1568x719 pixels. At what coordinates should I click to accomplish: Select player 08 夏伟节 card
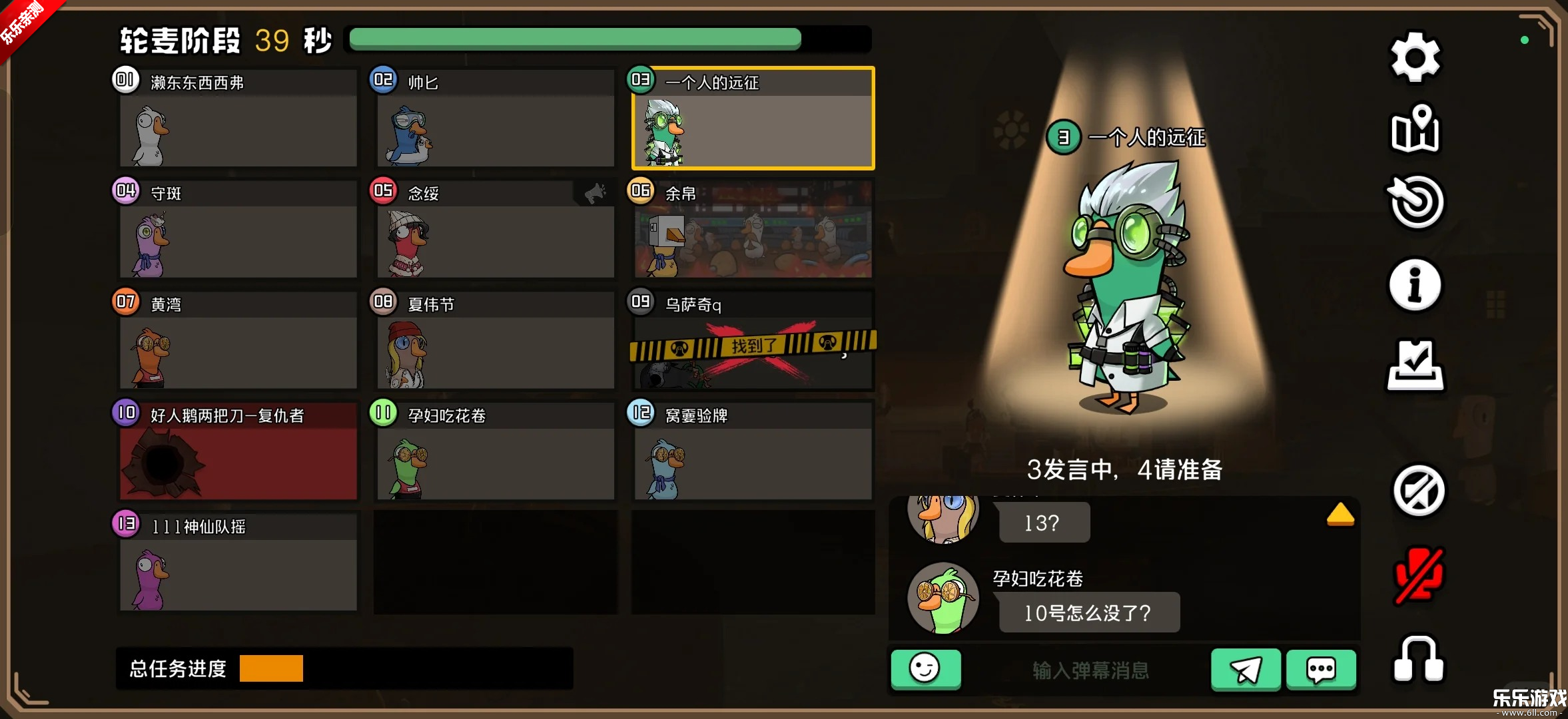[495, 342]
